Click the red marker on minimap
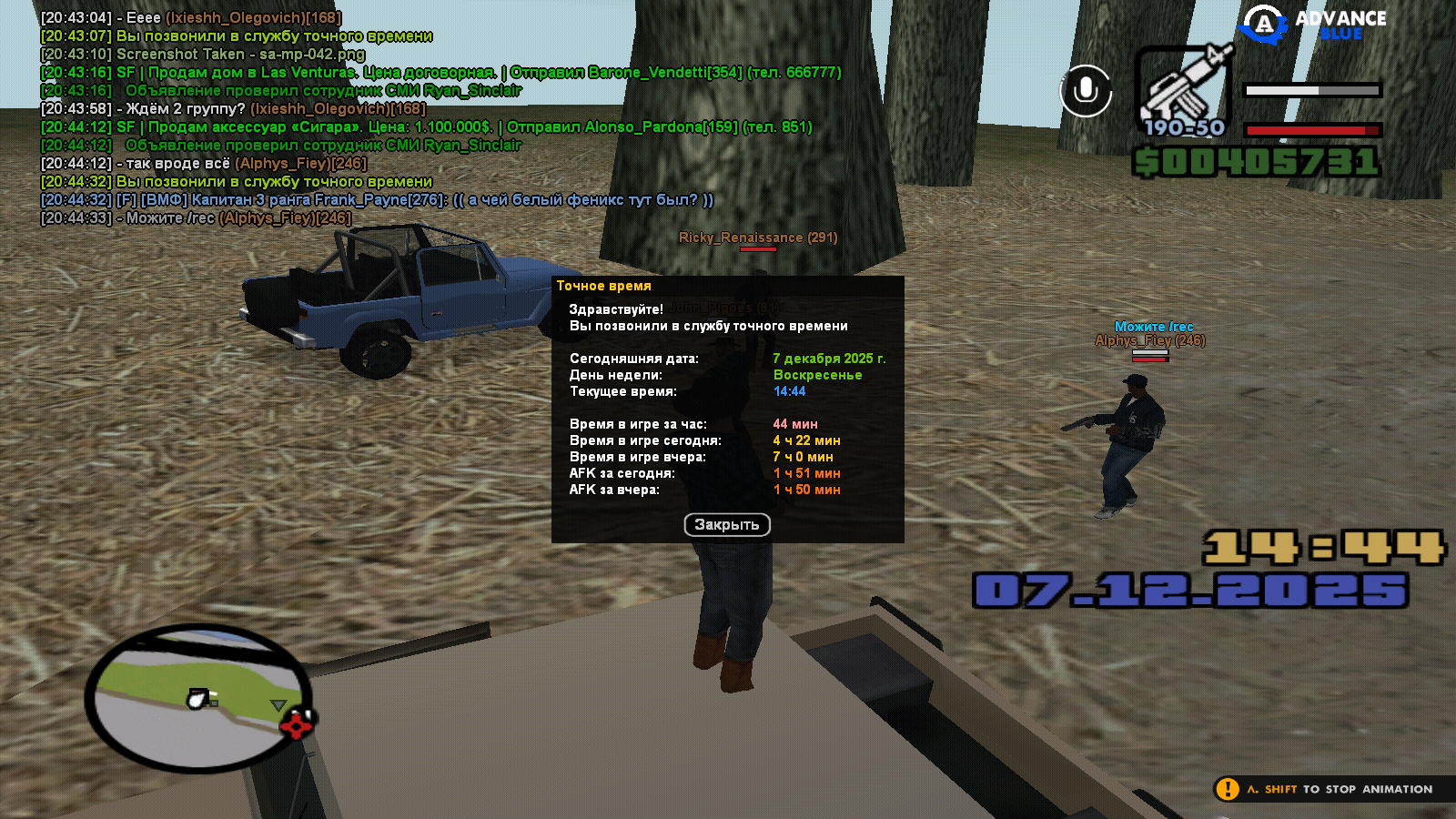Screen dimensions: 1456x819 297,725
